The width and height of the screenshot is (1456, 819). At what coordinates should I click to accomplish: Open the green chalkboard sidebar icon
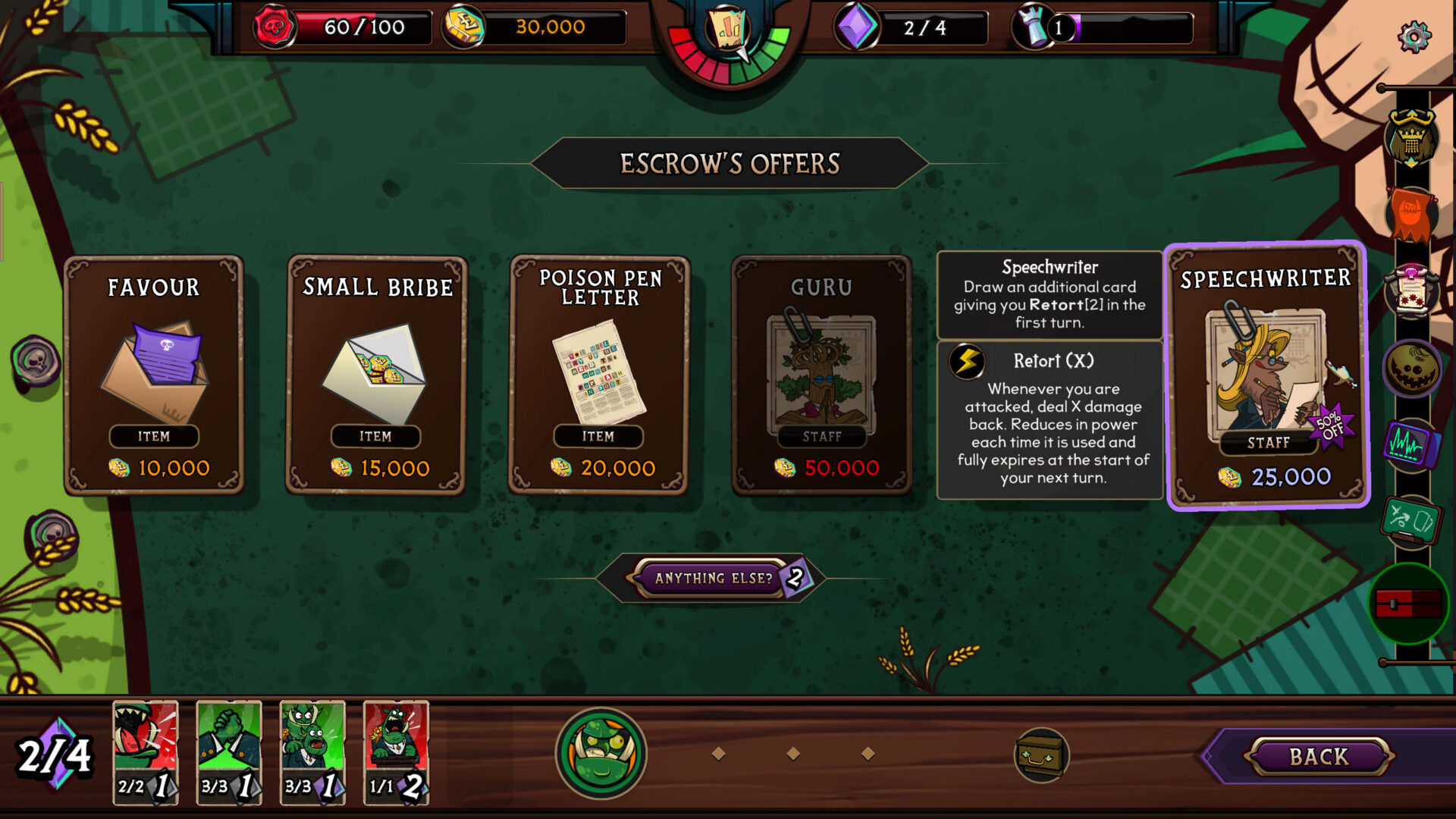click(1410, 521)
